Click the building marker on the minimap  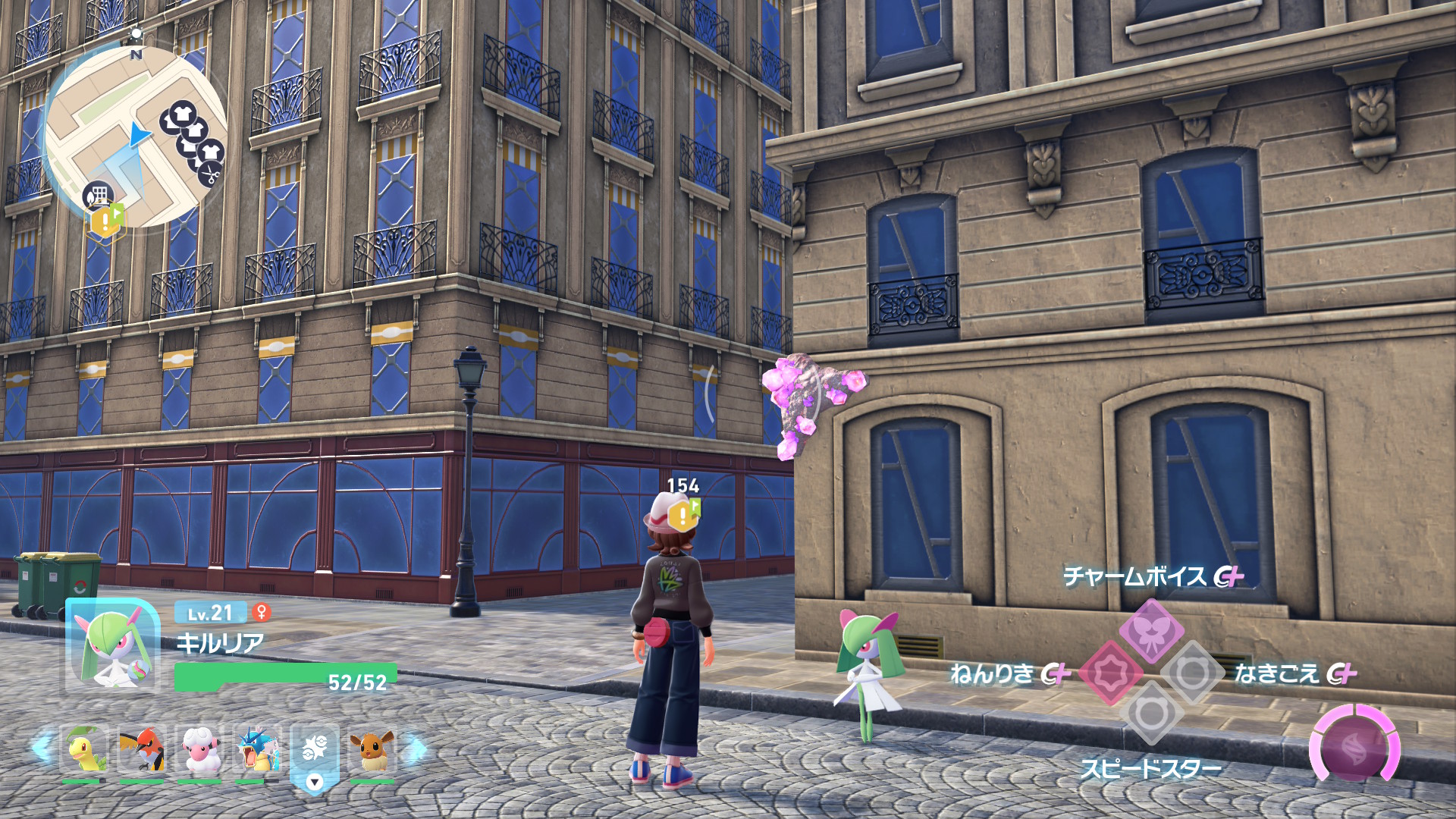click(97, 196)
